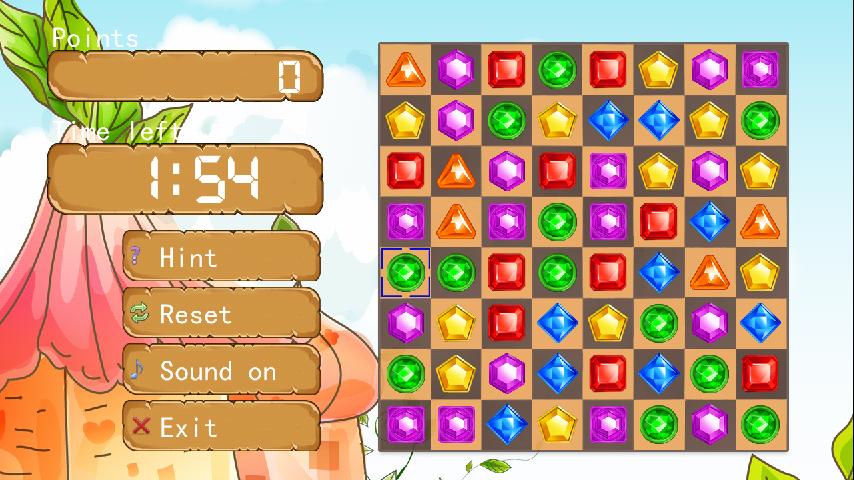Toggle the Sound on button

click(221, 371)
